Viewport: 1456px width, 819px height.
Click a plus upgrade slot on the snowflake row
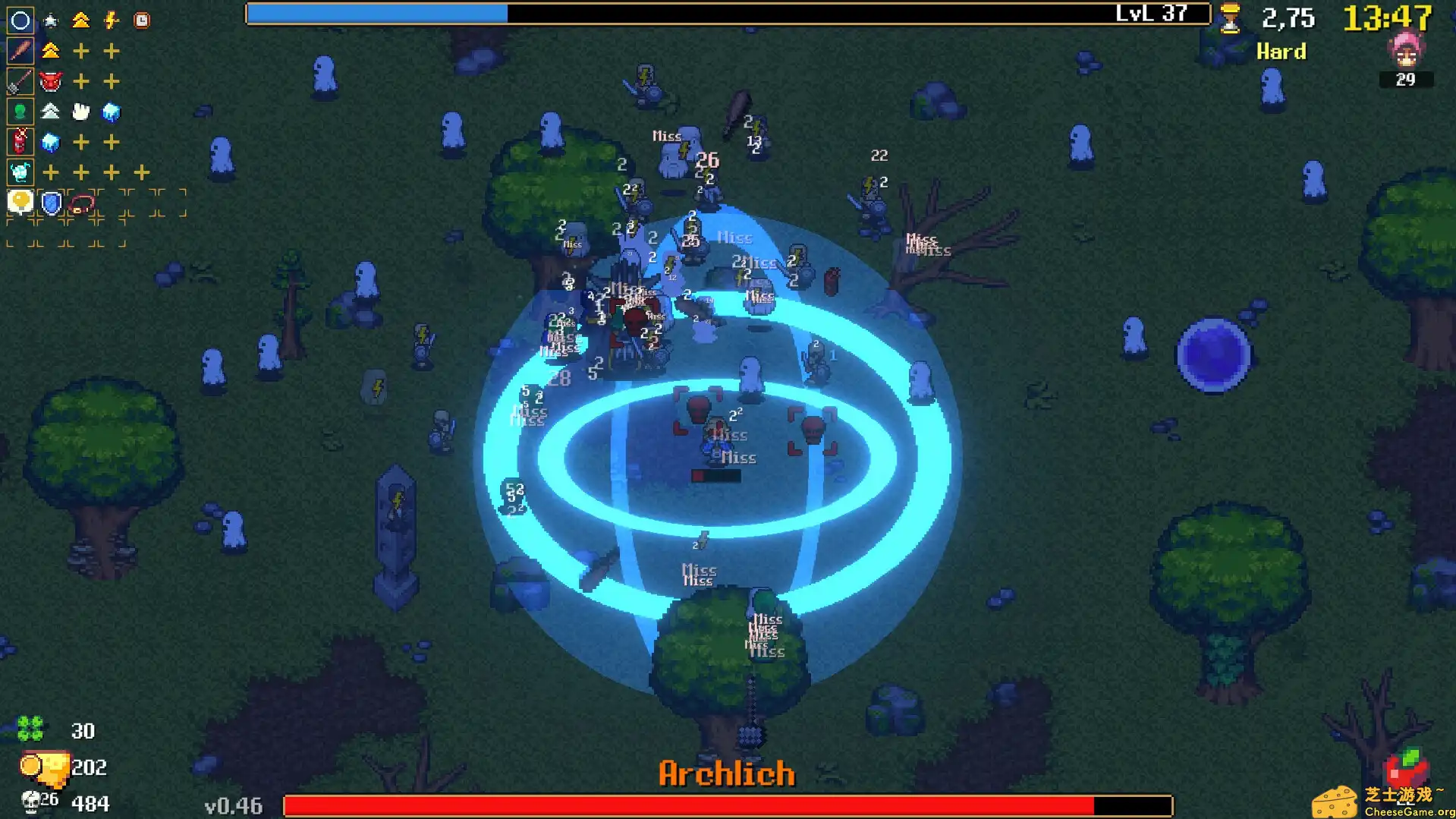pos(51,172)
